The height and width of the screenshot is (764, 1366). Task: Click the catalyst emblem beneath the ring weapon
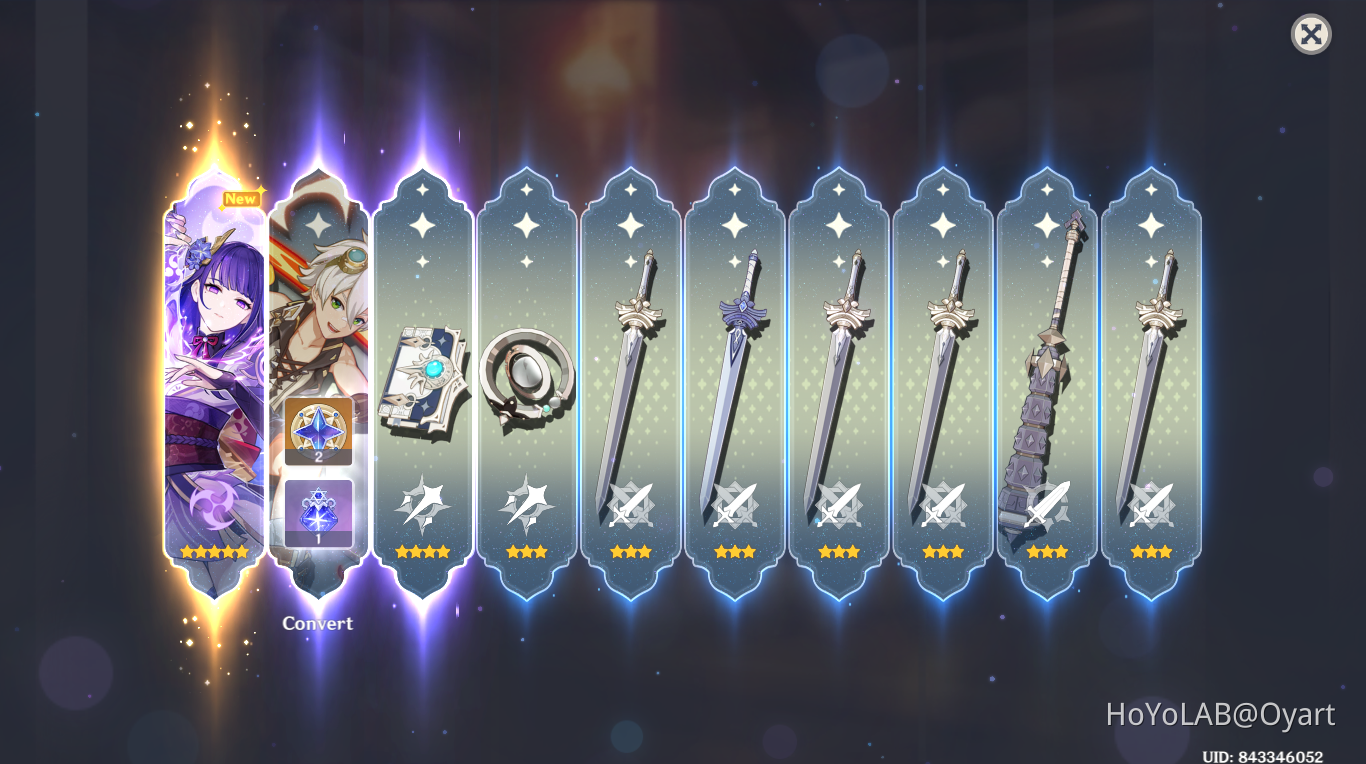[x=528, y=505]
